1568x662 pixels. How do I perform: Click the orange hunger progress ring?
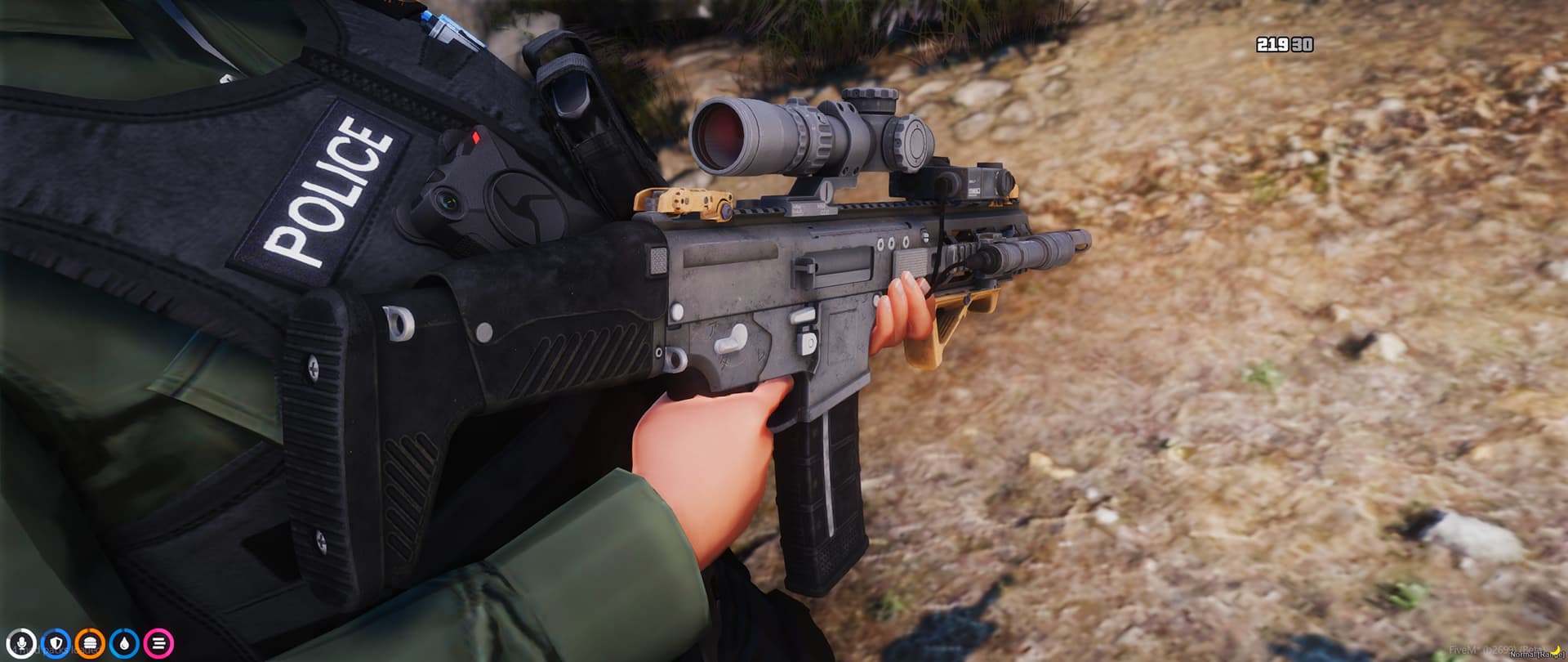(x=90, y=643)
